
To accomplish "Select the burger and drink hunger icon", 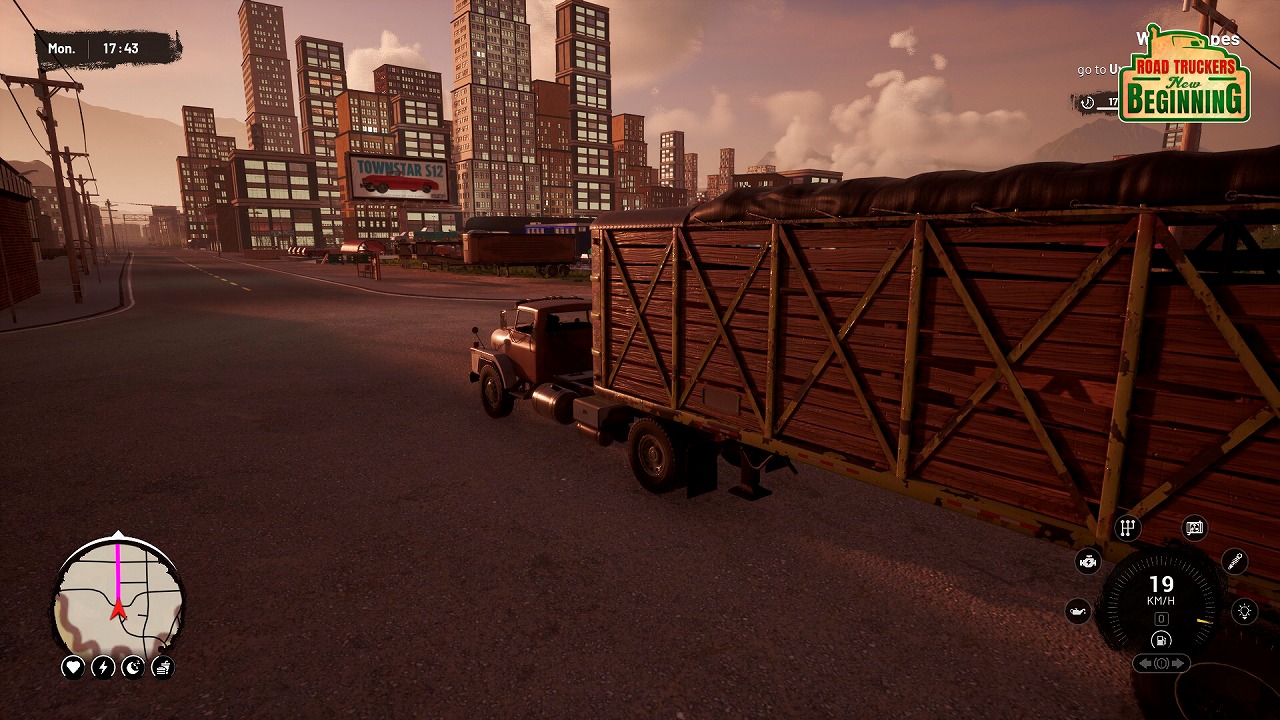I will click(163, 667).
